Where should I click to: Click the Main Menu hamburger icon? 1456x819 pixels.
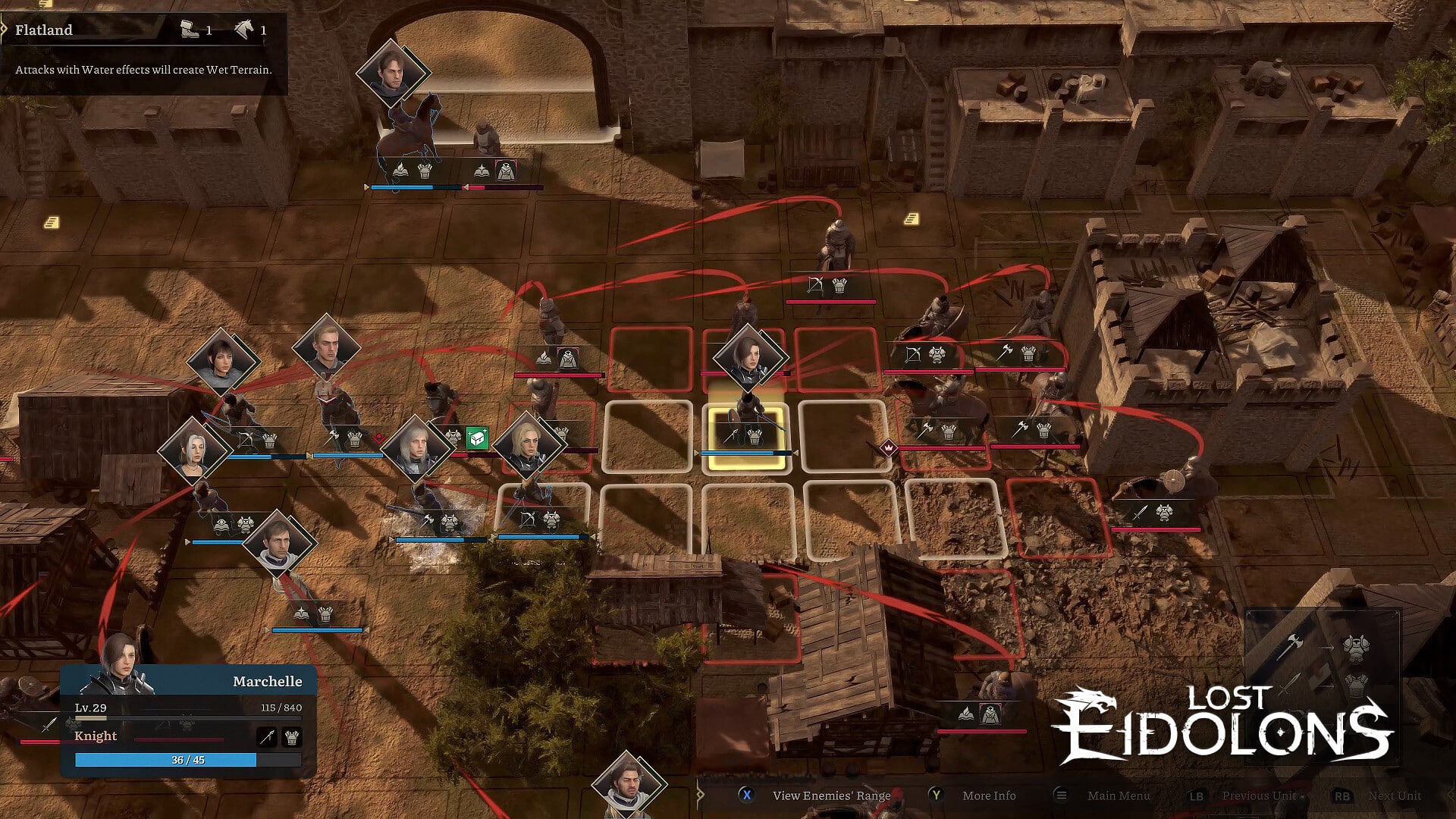[x=1060, y=795]
